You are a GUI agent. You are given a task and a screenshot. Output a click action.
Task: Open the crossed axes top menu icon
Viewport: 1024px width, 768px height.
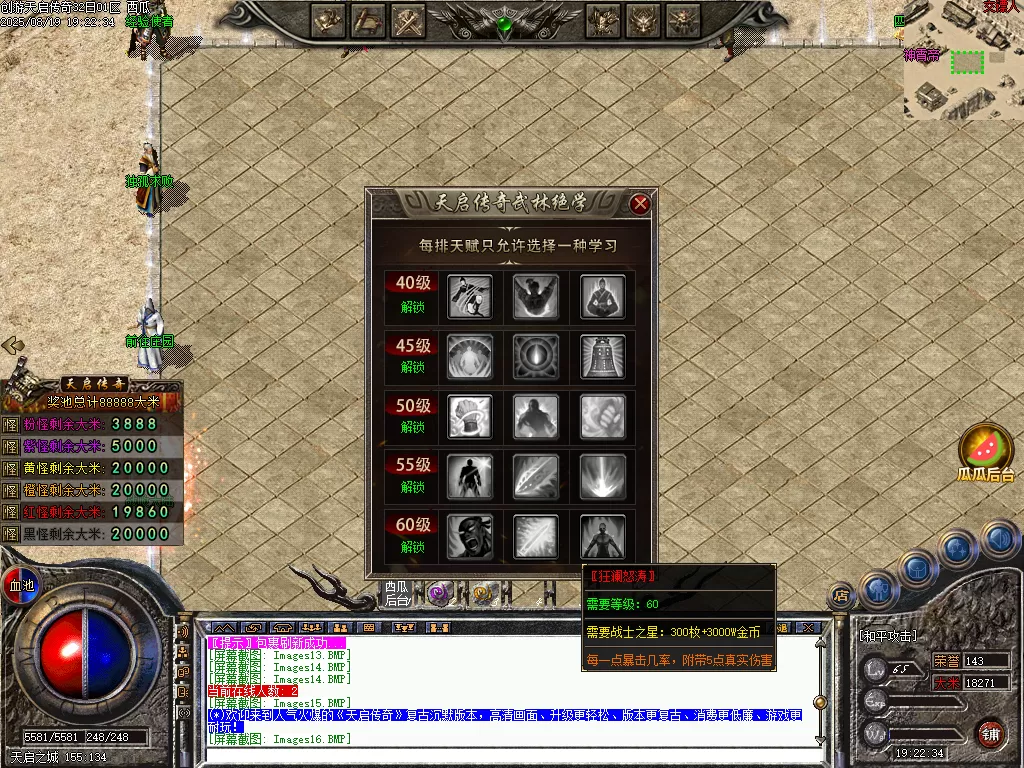pos(409,20)
